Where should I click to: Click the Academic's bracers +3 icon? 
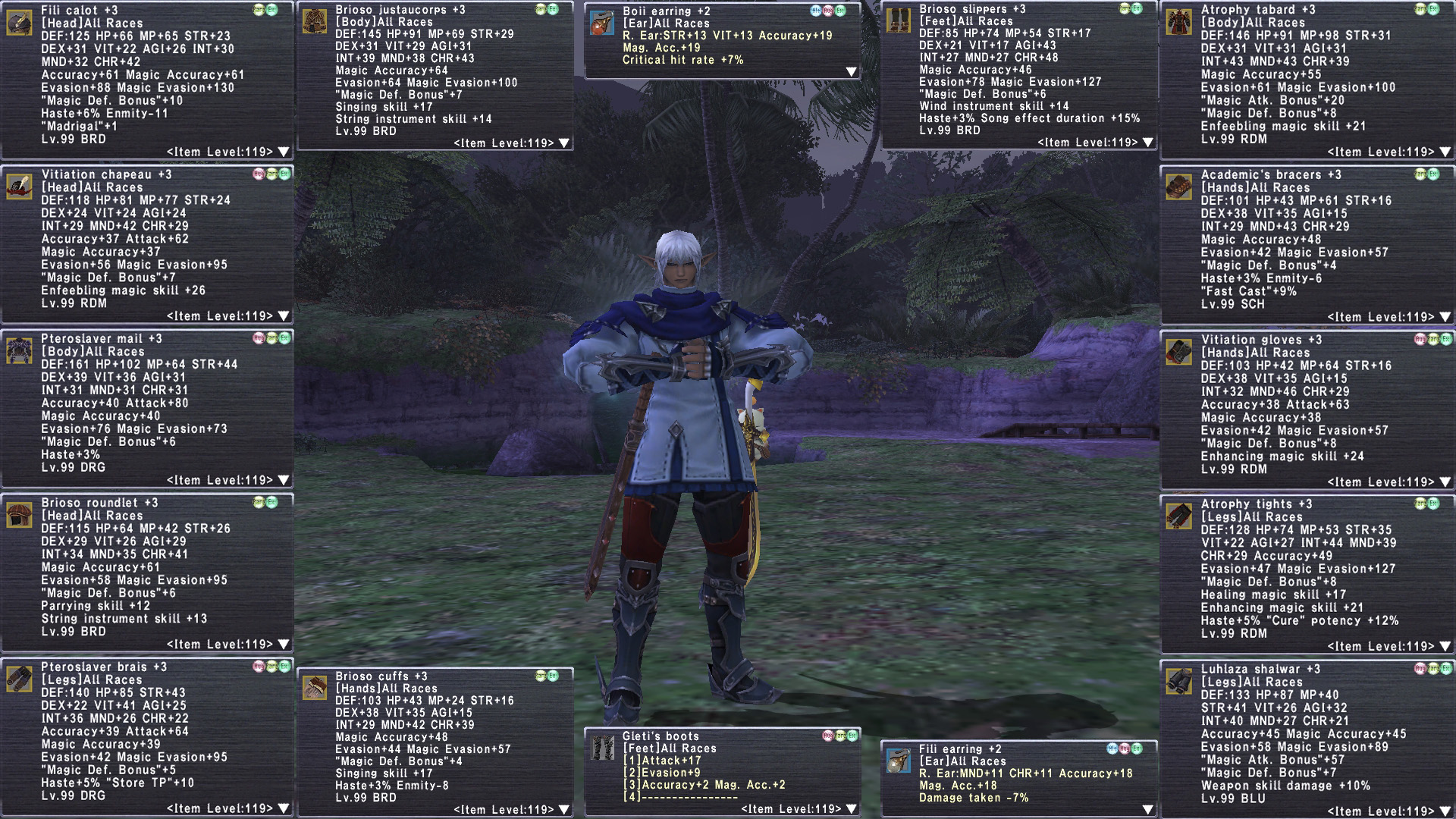(1178, 187)
